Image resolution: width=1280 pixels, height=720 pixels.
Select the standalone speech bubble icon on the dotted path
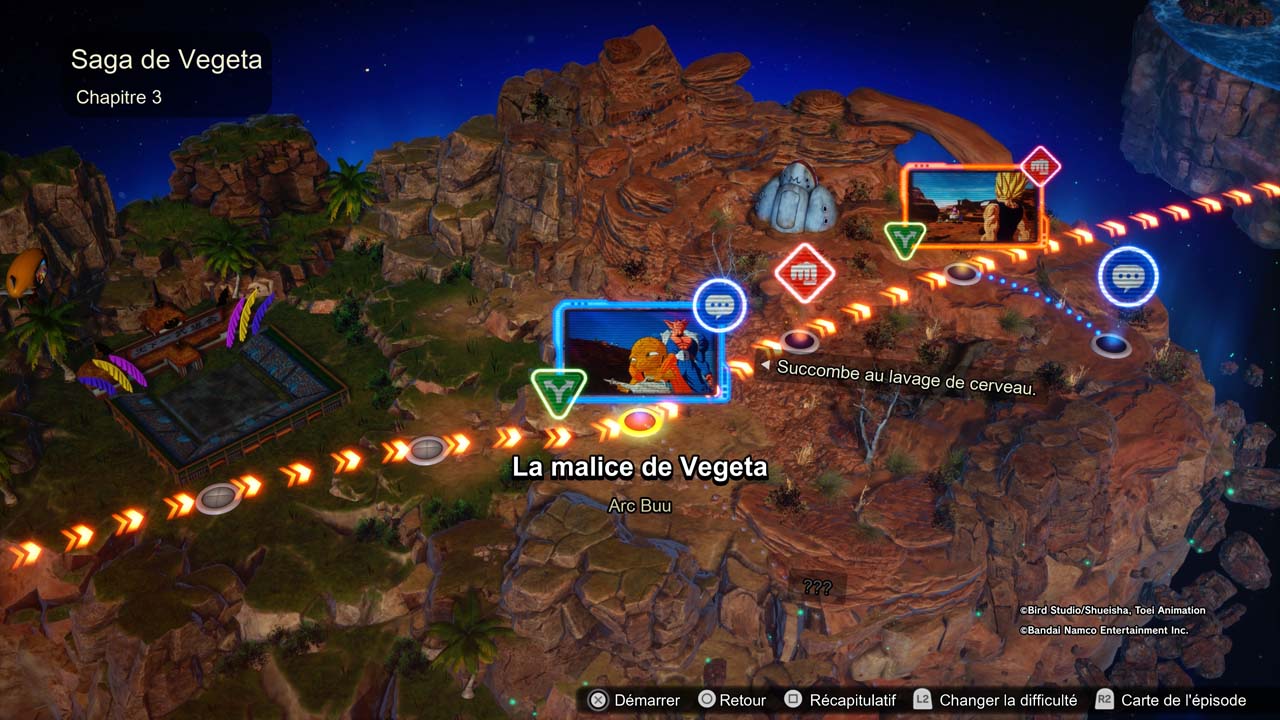(1128, 276)
